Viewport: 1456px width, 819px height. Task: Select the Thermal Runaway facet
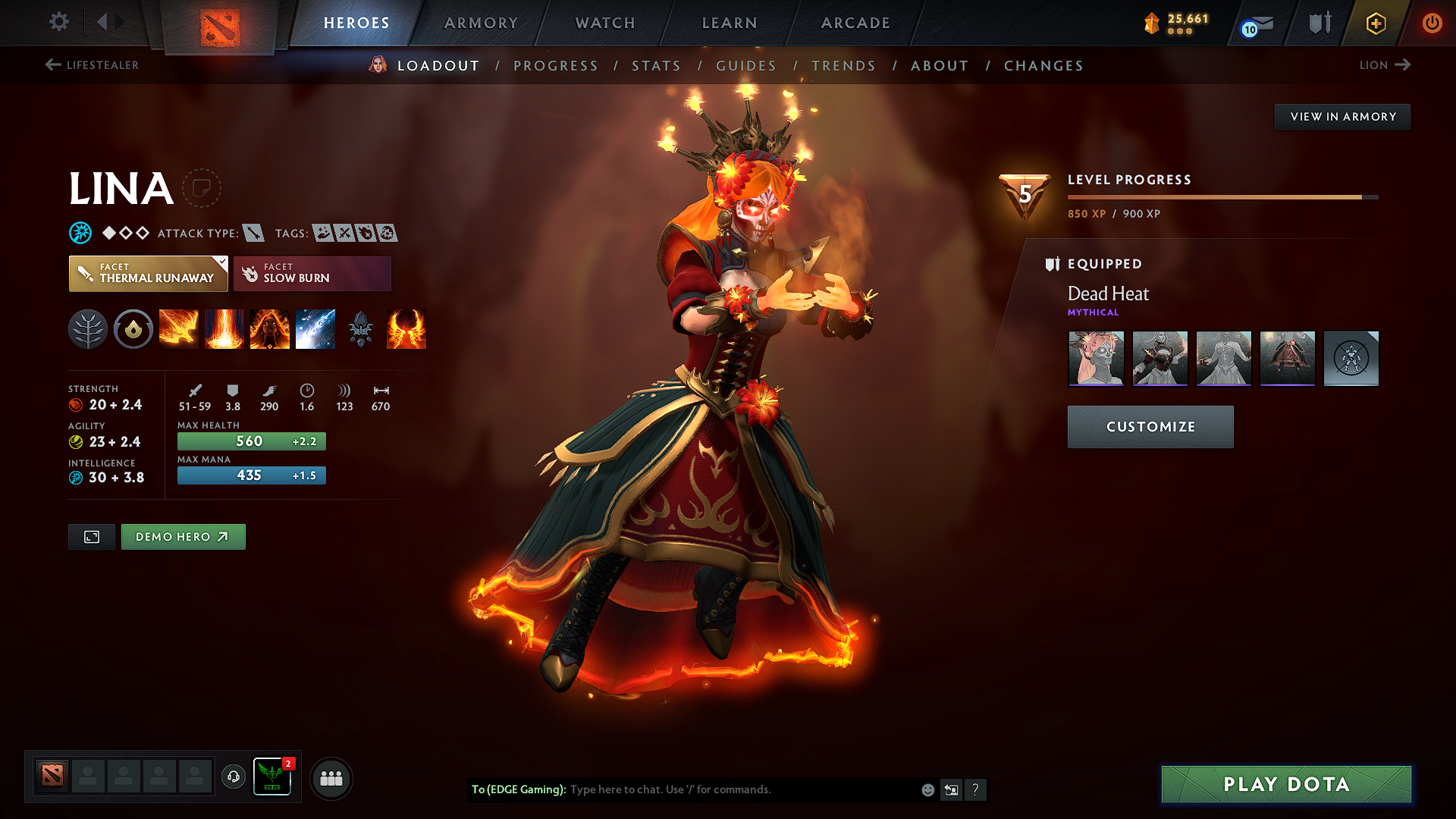tap(148, 273)
